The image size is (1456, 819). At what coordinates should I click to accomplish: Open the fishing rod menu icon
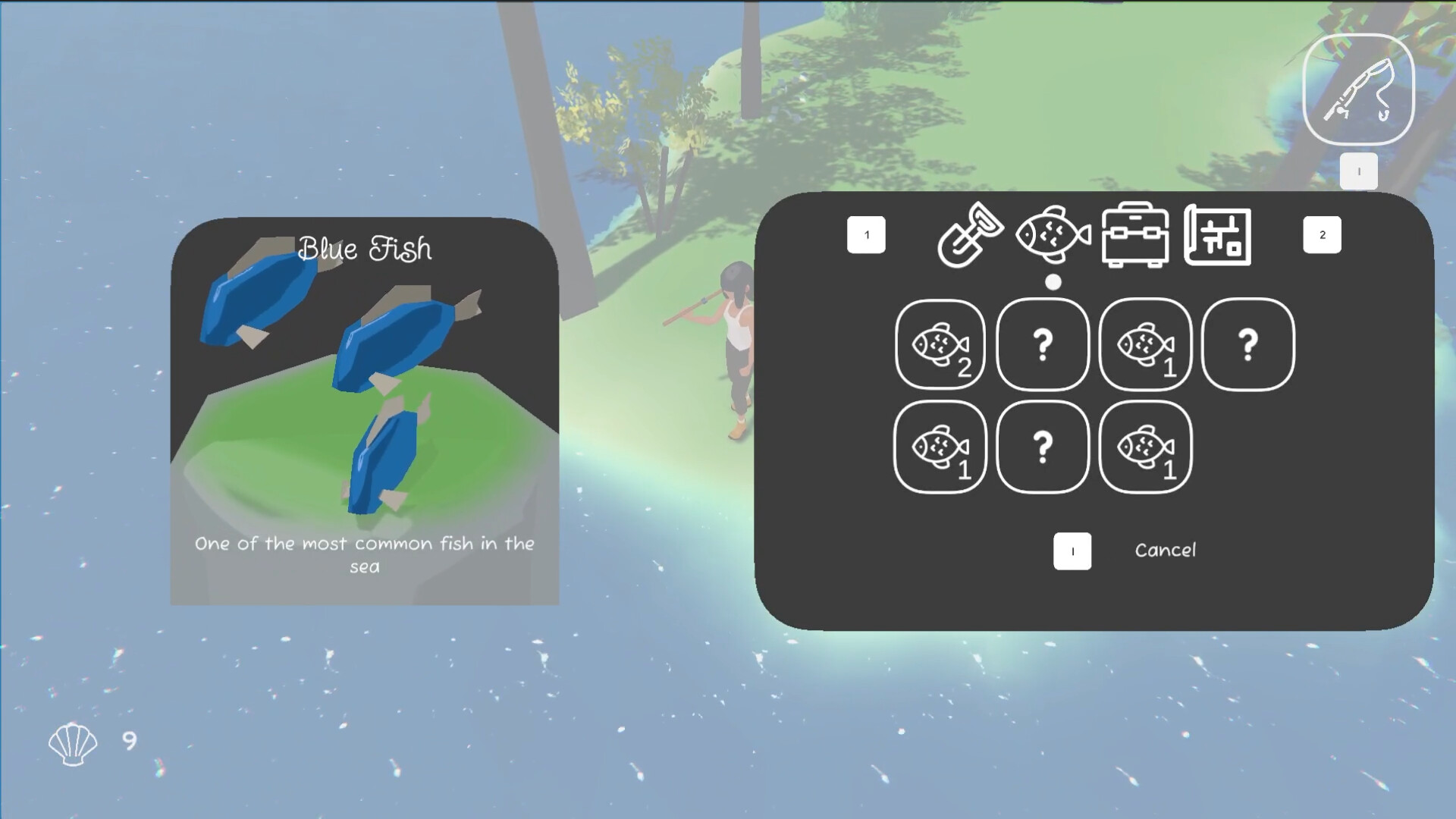(1358, 89)
